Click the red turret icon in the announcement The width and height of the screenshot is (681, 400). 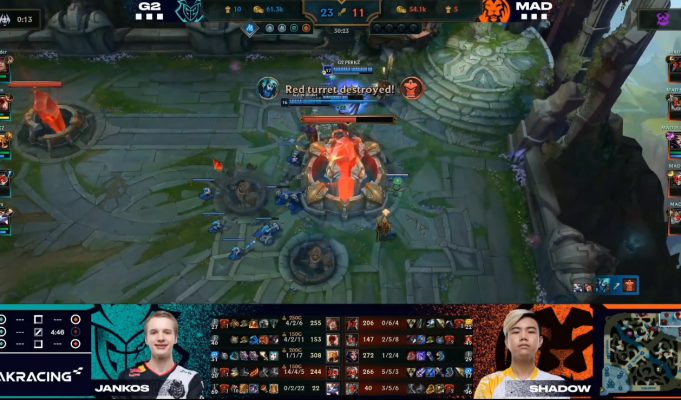coord(414,88)
